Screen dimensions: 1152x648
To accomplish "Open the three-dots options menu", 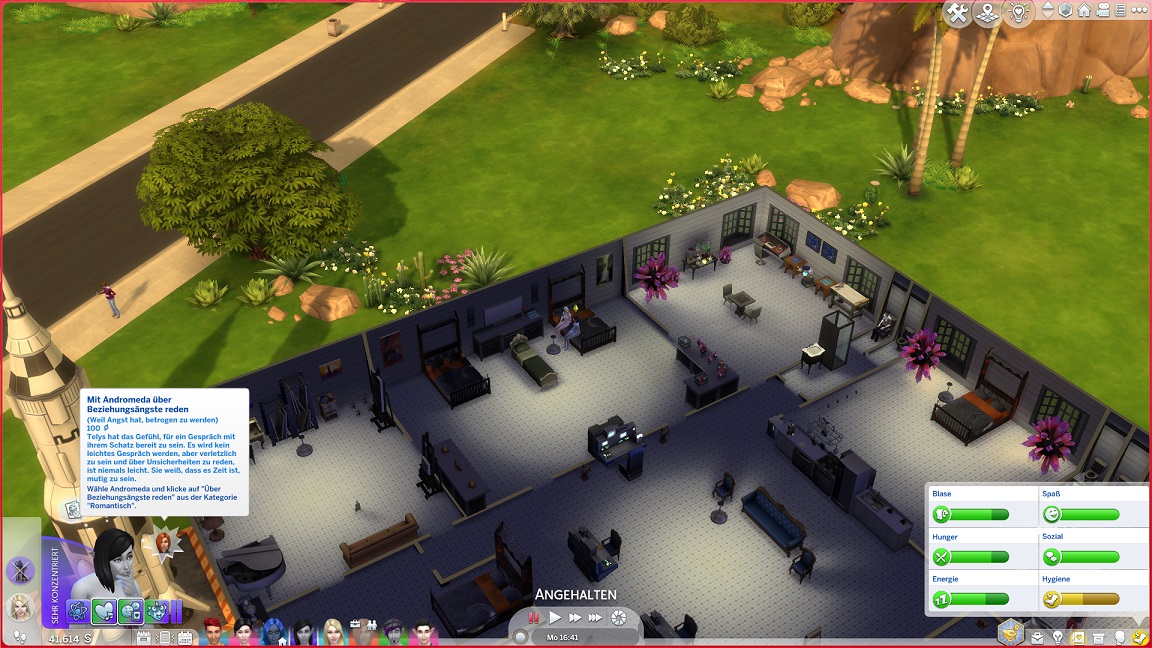I will tap(1141, 10).
